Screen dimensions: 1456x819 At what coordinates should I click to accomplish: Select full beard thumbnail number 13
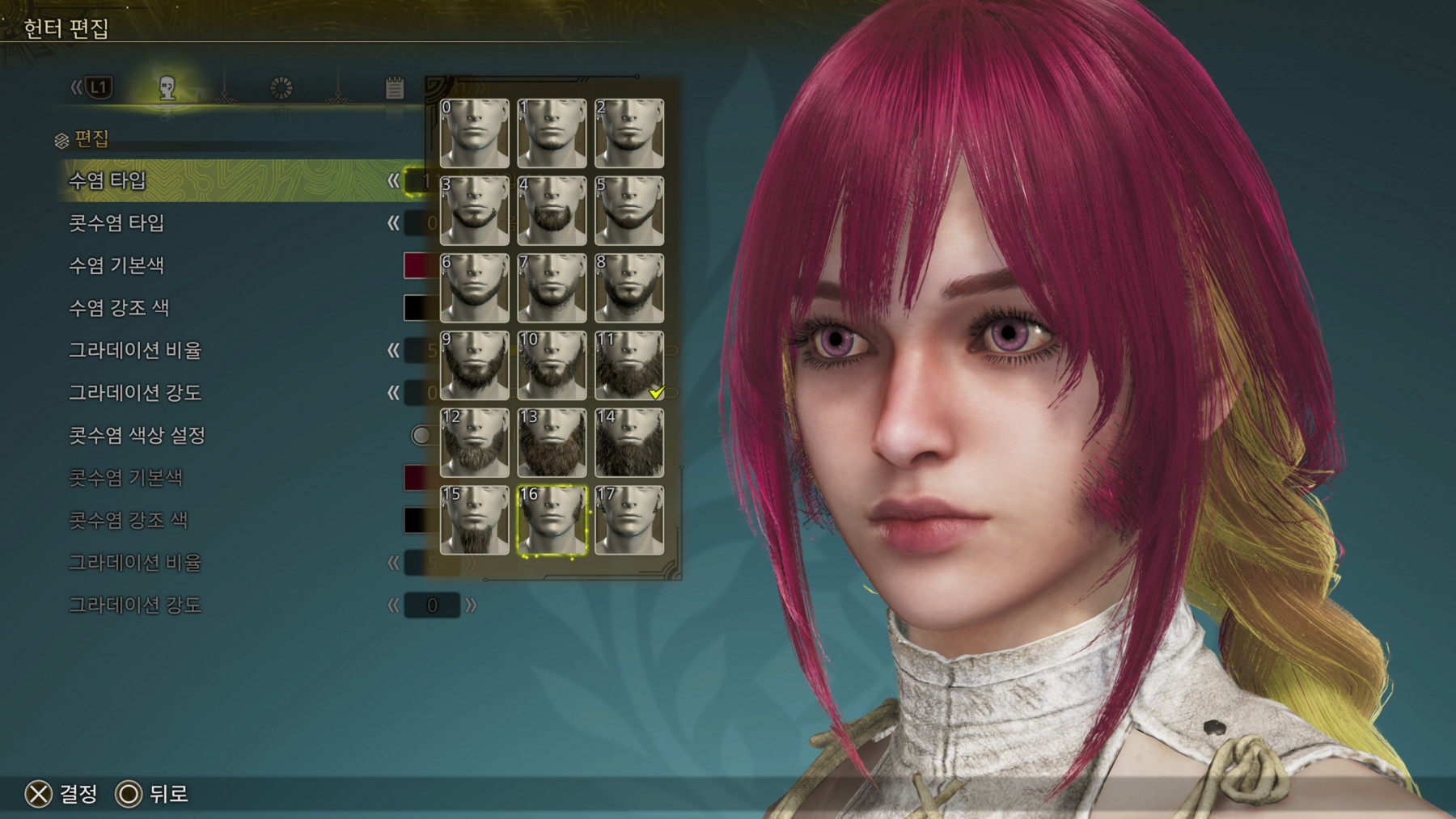click(552, 442)
